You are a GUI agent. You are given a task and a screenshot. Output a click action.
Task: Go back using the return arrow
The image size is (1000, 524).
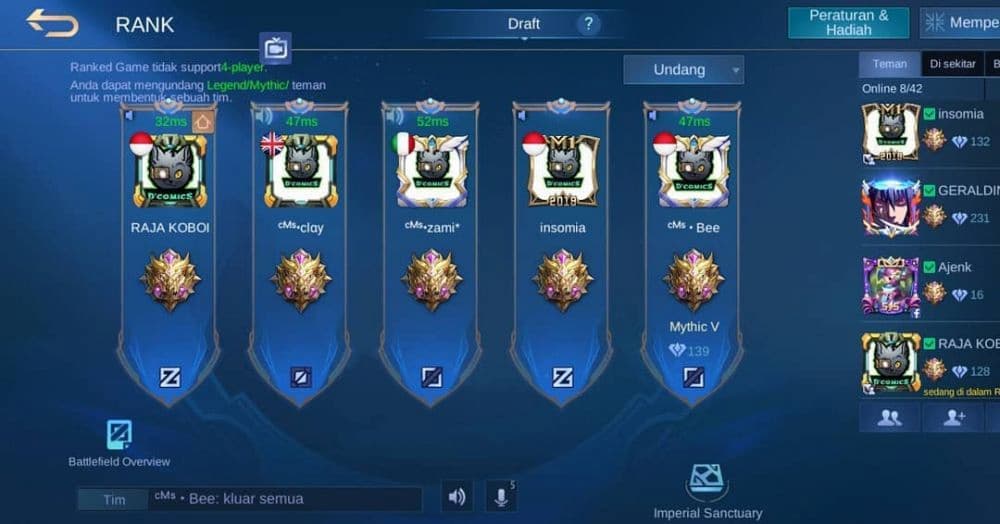pos(52,23)
